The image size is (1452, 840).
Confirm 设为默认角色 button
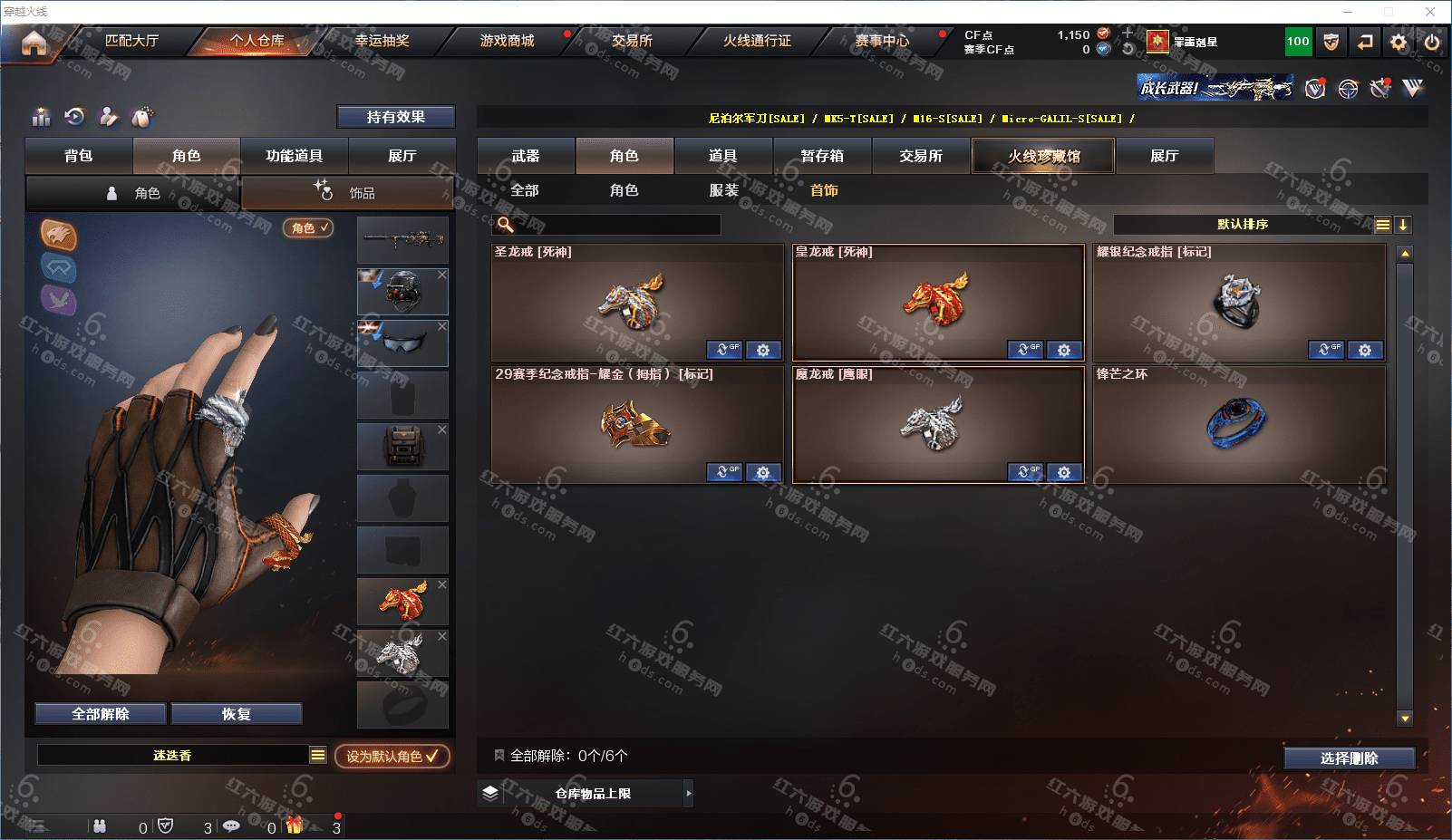pyautogui.click(x=392, y=756)
